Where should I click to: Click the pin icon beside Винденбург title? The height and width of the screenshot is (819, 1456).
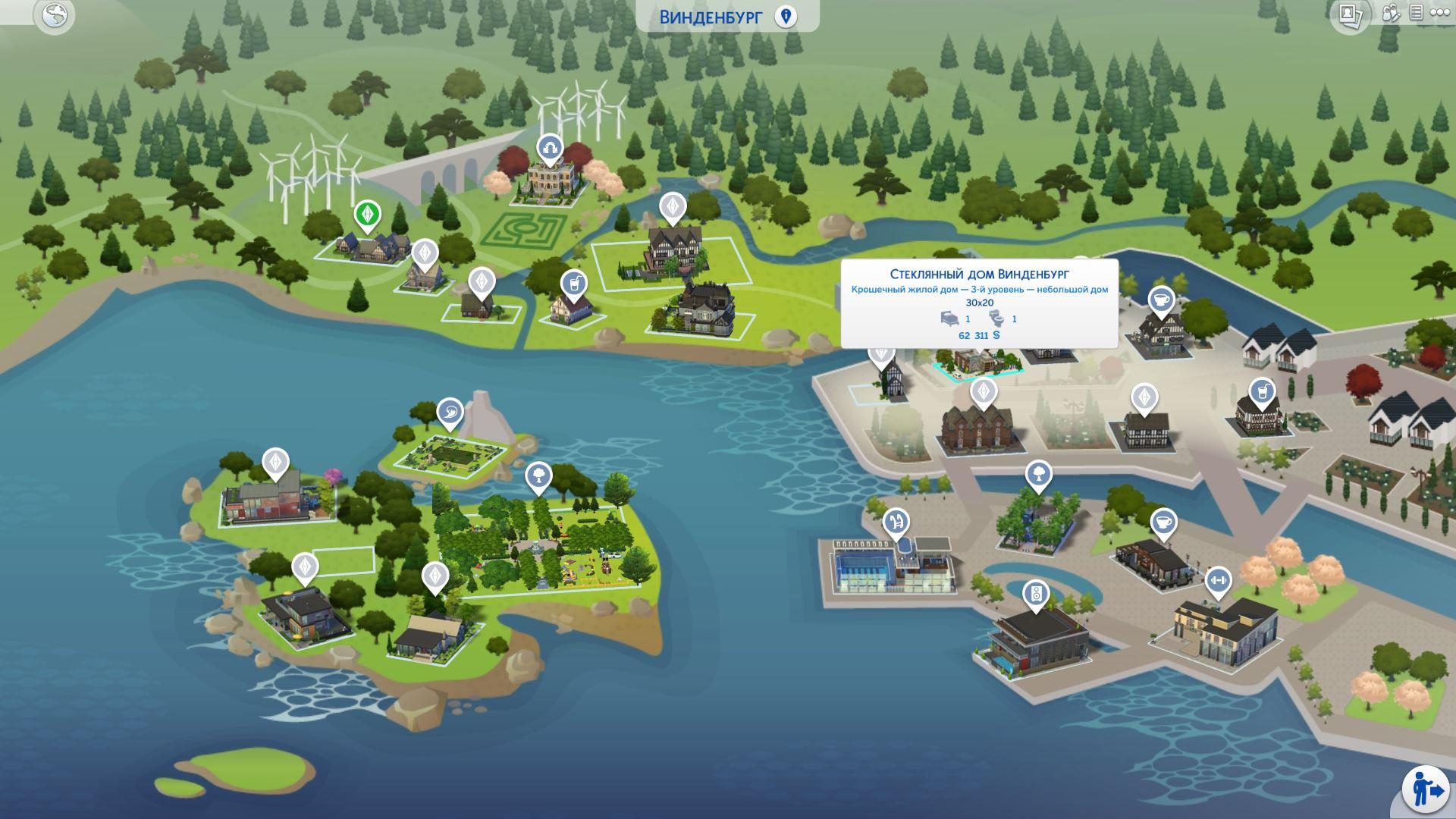coord(786,17)
